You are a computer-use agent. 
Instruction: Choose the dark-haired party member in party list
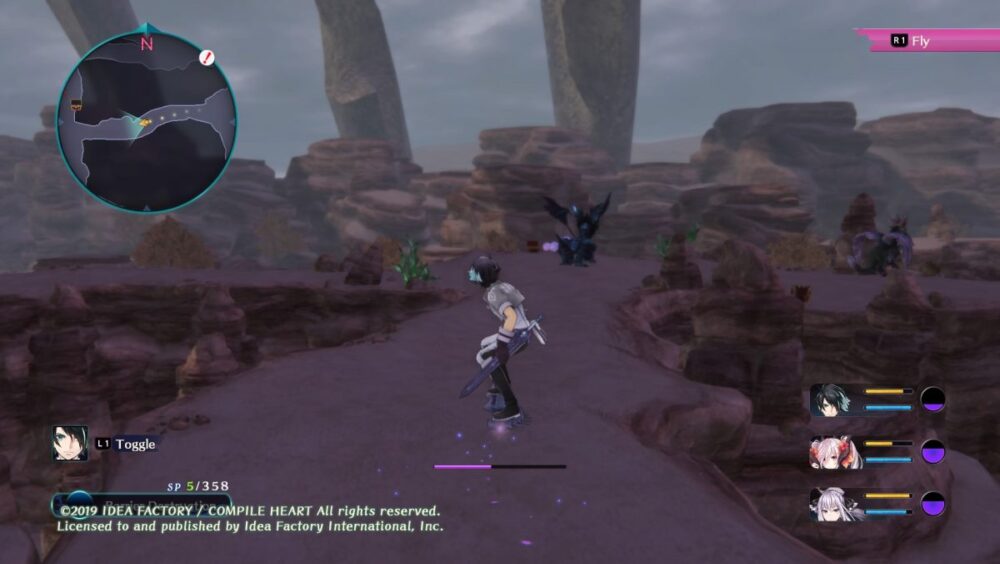point(829,399)
